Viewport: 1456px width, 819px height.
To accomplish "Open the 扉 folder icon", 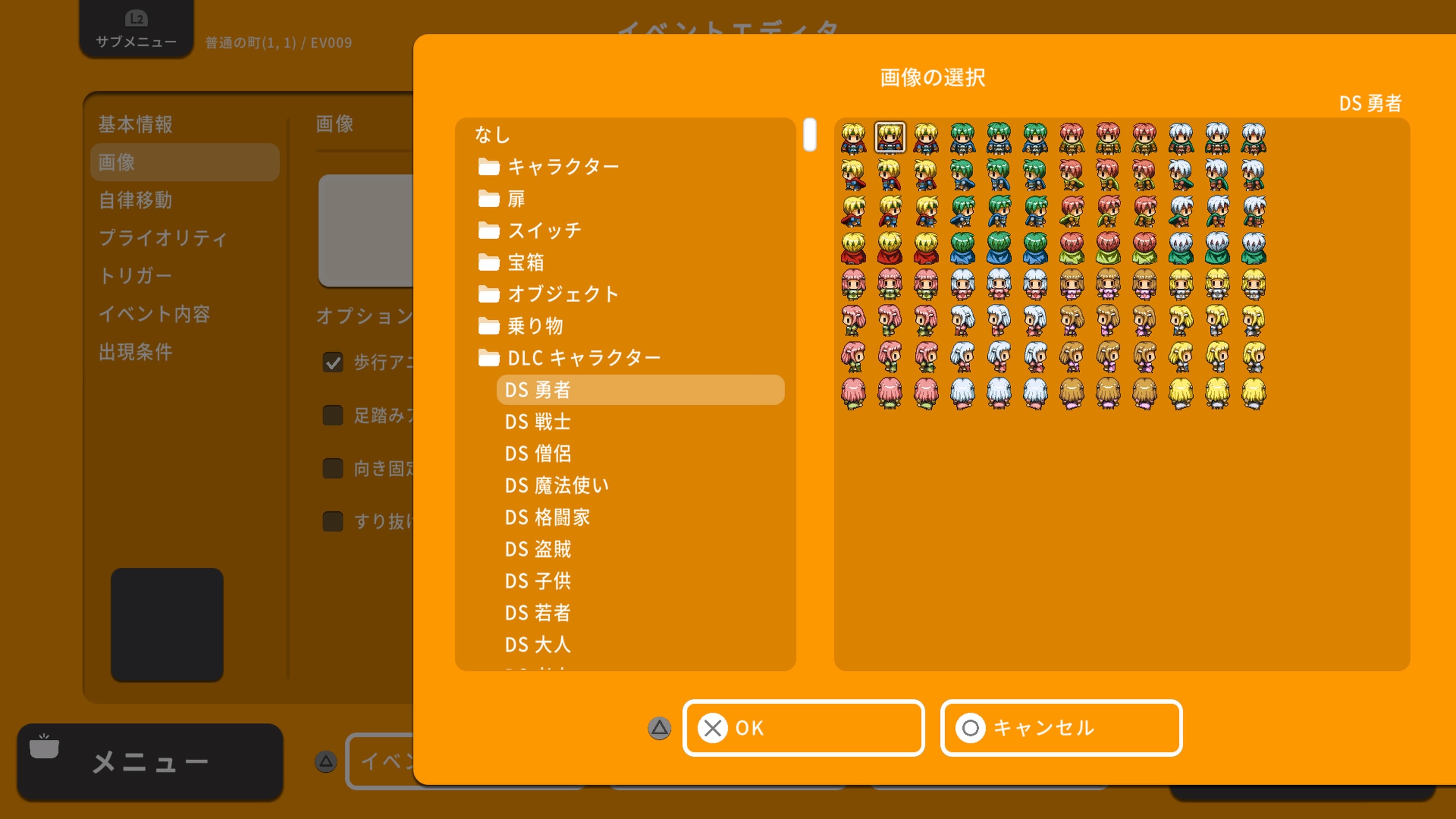I will point(488,198).
